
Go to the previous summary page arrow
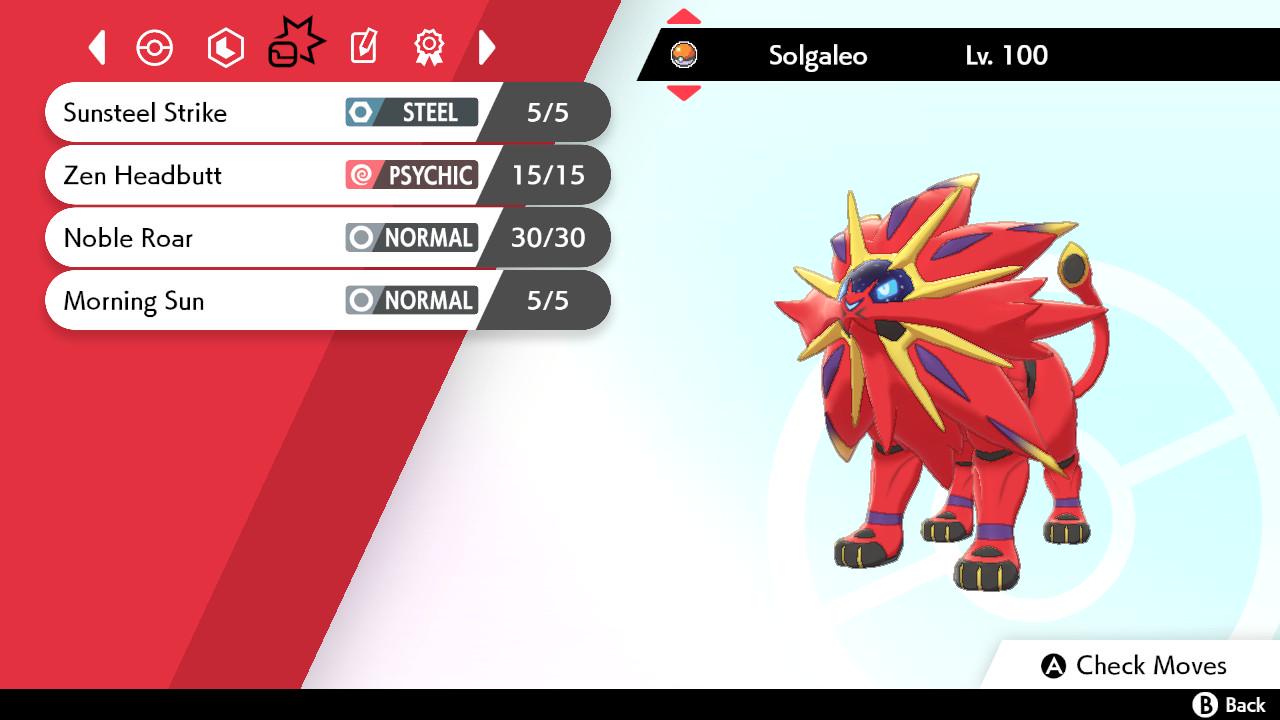pos(97,47)
